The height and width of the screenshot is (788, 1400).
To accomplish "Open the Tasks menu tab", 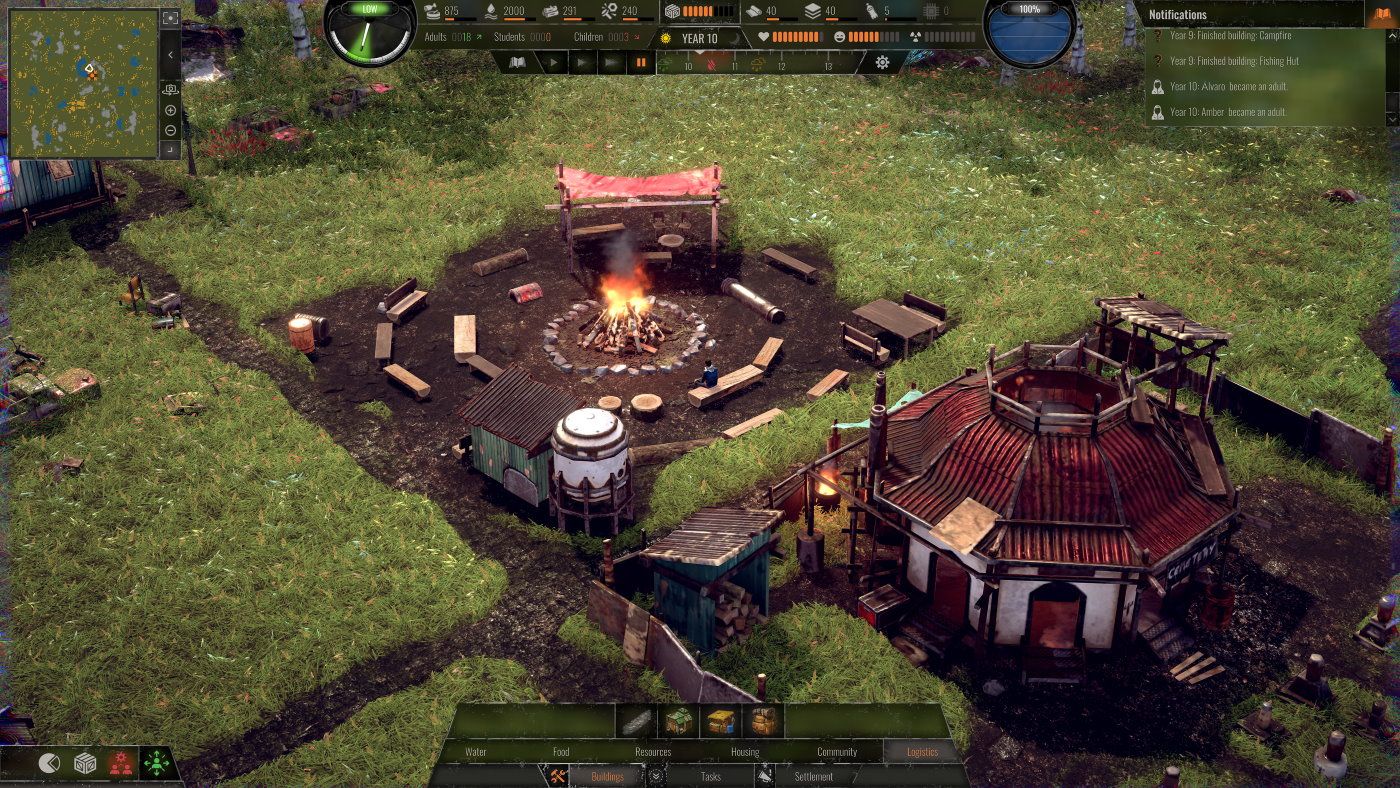I will coord(710,777).
